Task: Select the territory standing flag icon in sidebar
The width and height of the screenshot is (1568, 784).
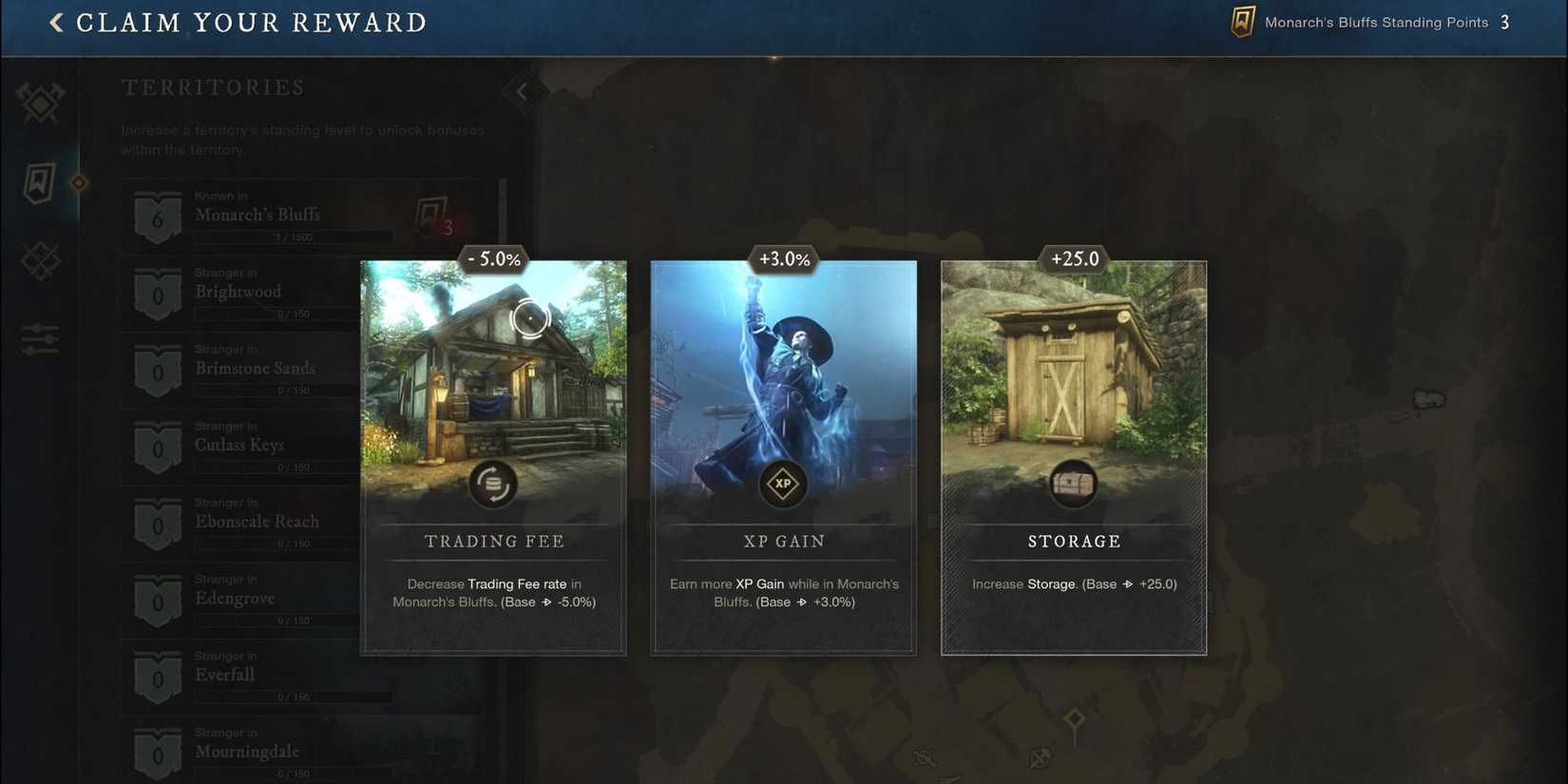Action: pos(38,181)
